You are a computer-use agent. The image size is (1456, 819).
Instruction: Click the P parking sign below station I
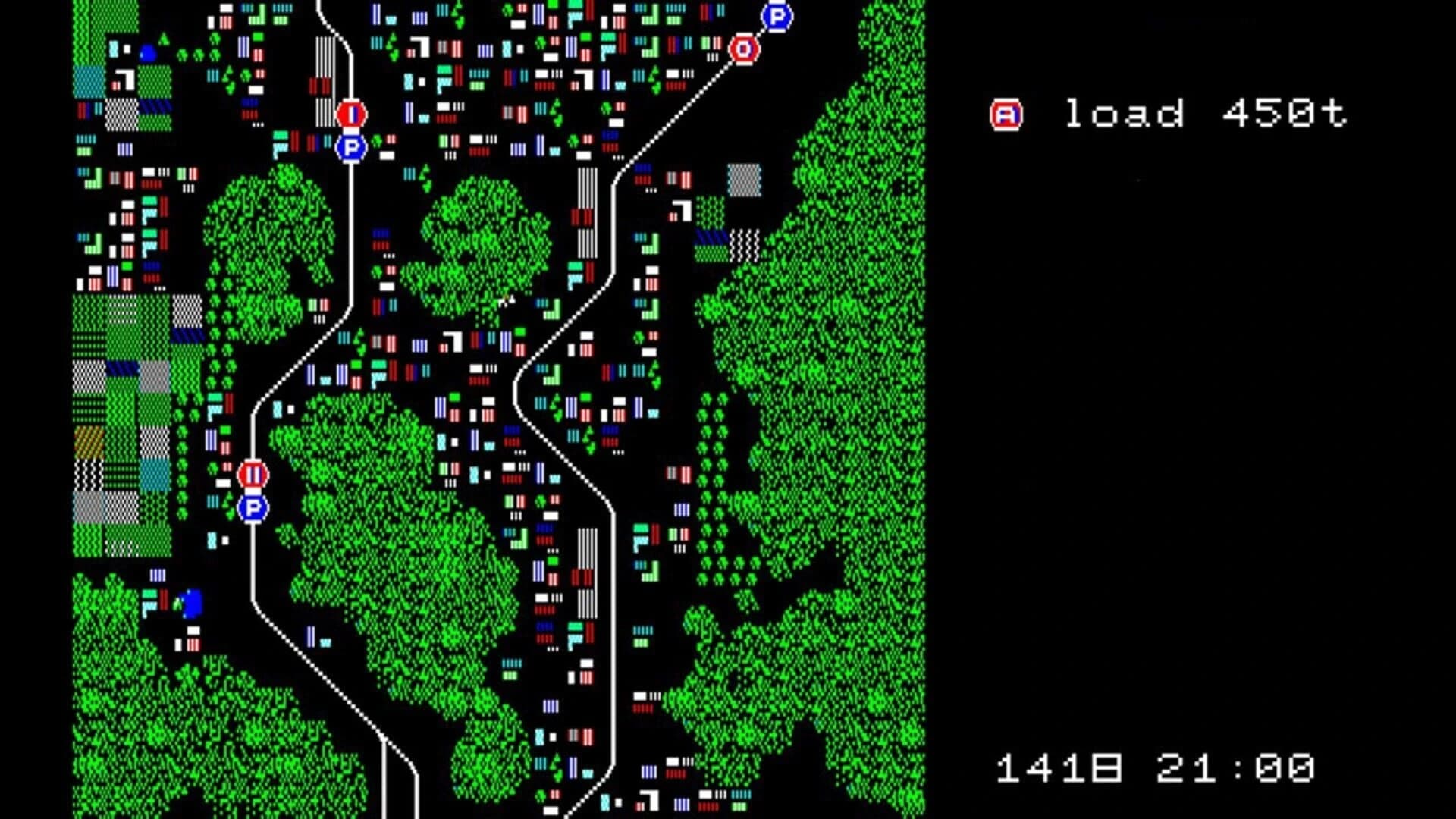click(x=351, y=146)
